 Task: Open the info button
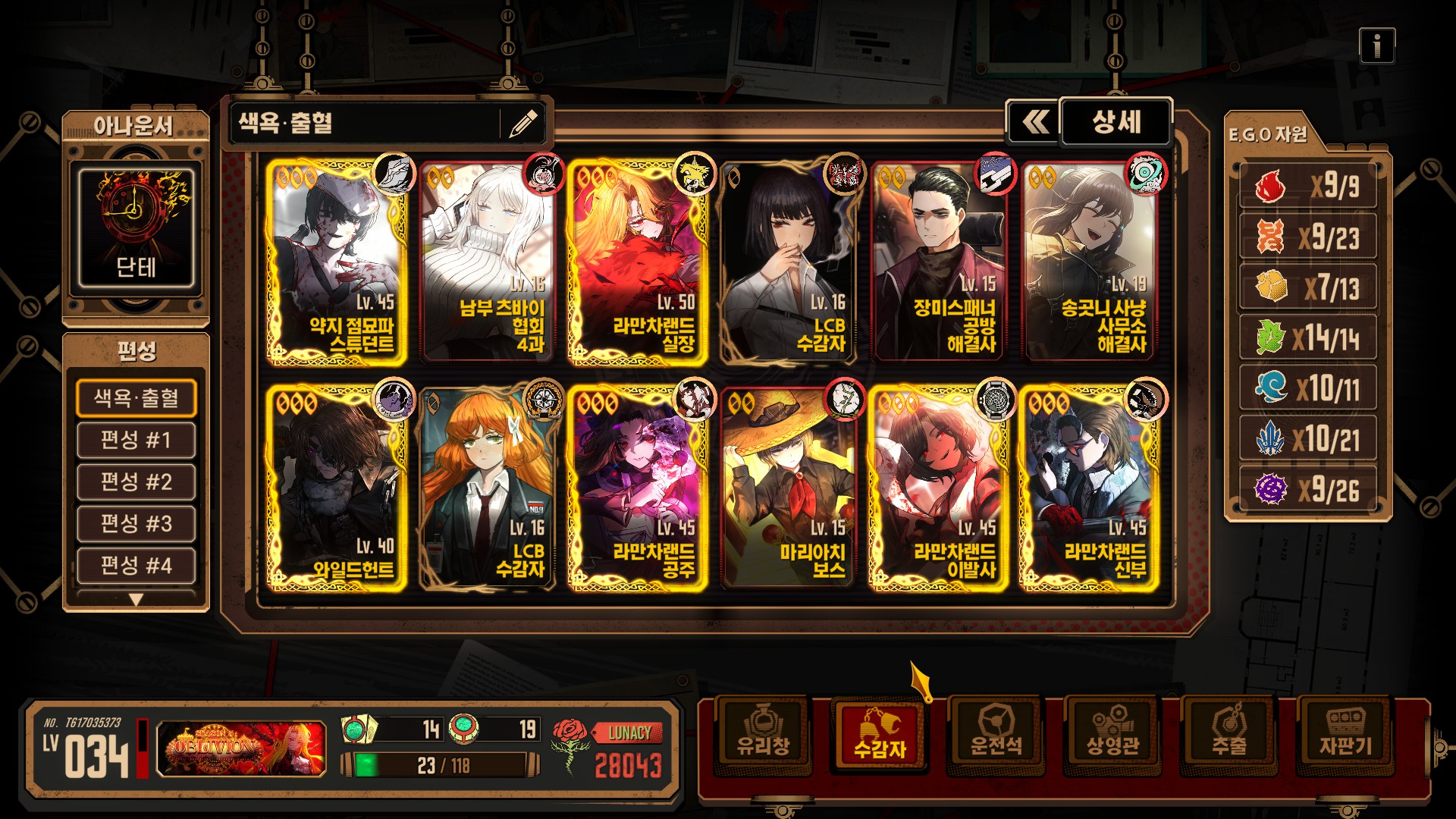(x=1376, y=47)
